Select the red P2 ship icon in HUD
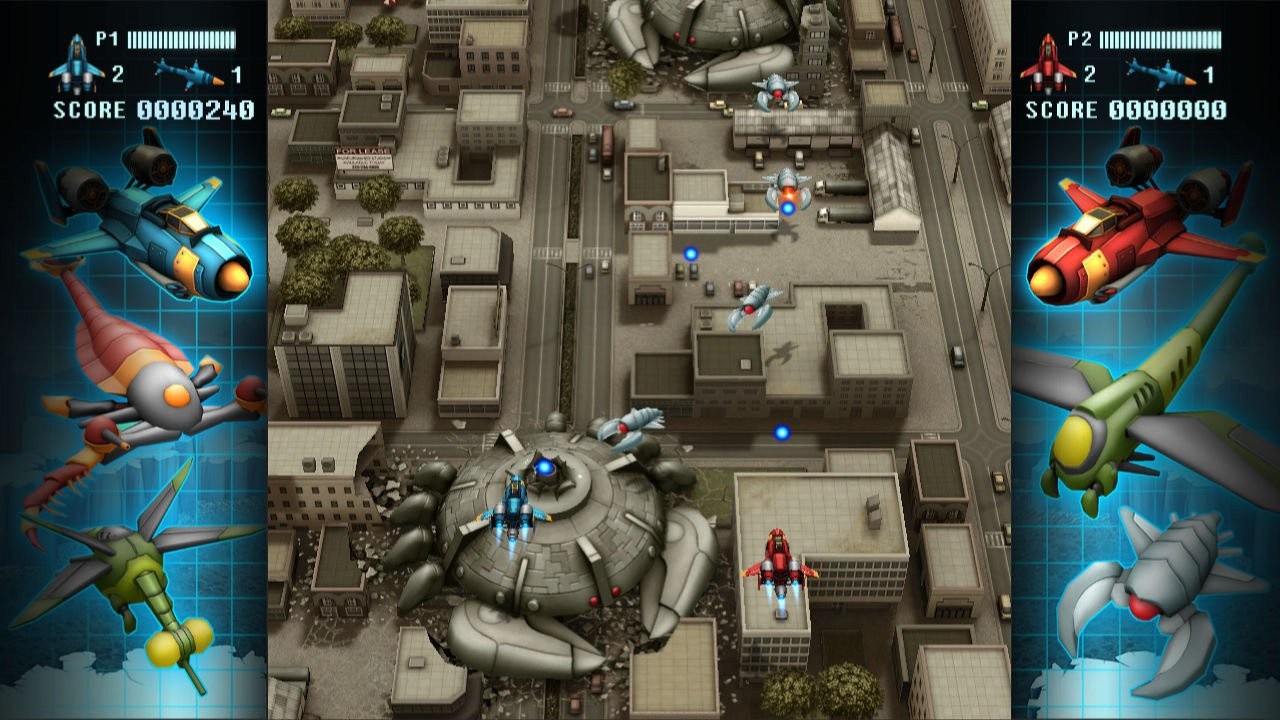Image resolution: width=1280 pixels, height=720 pixels. 1050,60
